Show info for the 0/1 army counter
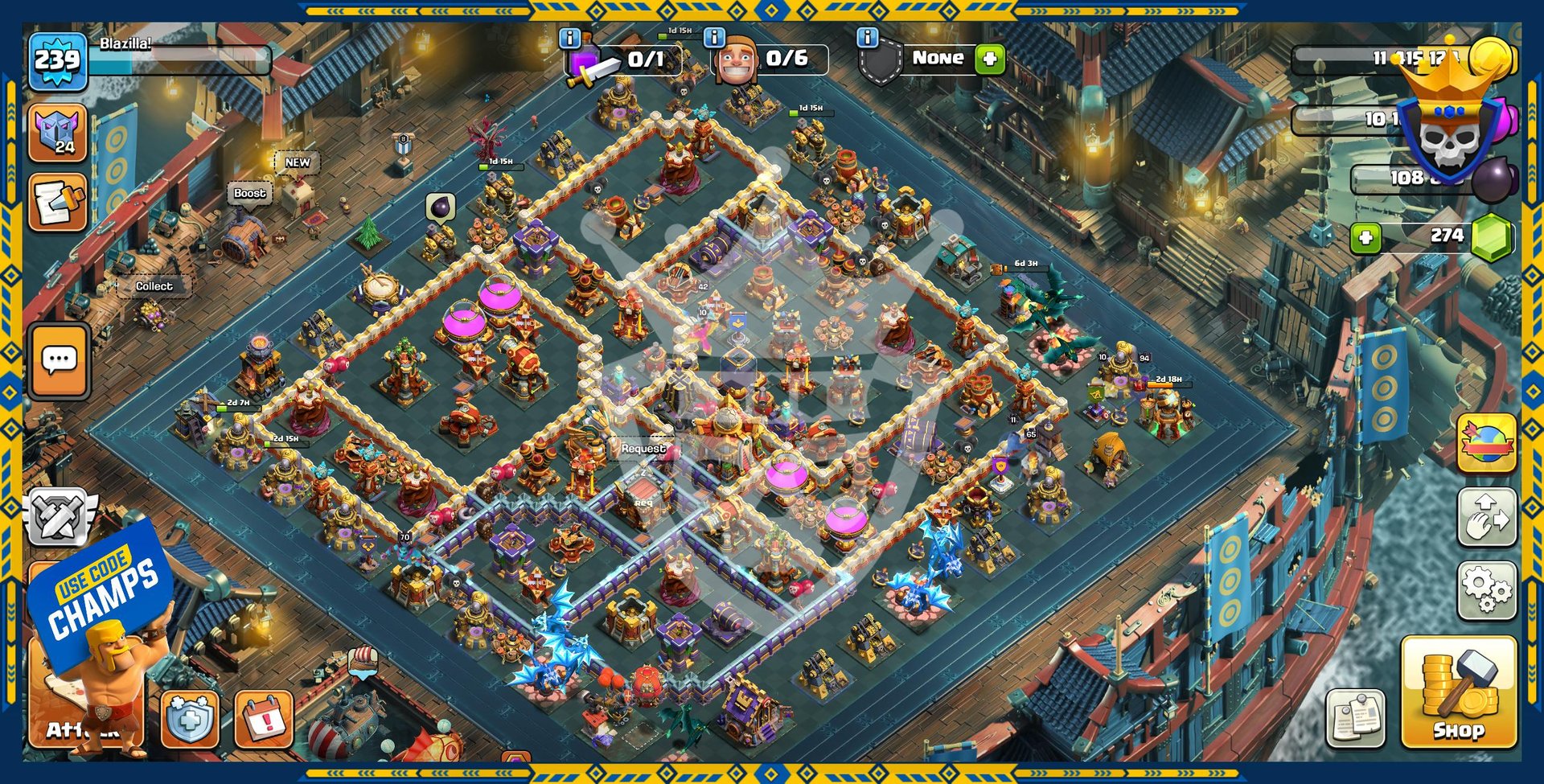 [569, 38]
